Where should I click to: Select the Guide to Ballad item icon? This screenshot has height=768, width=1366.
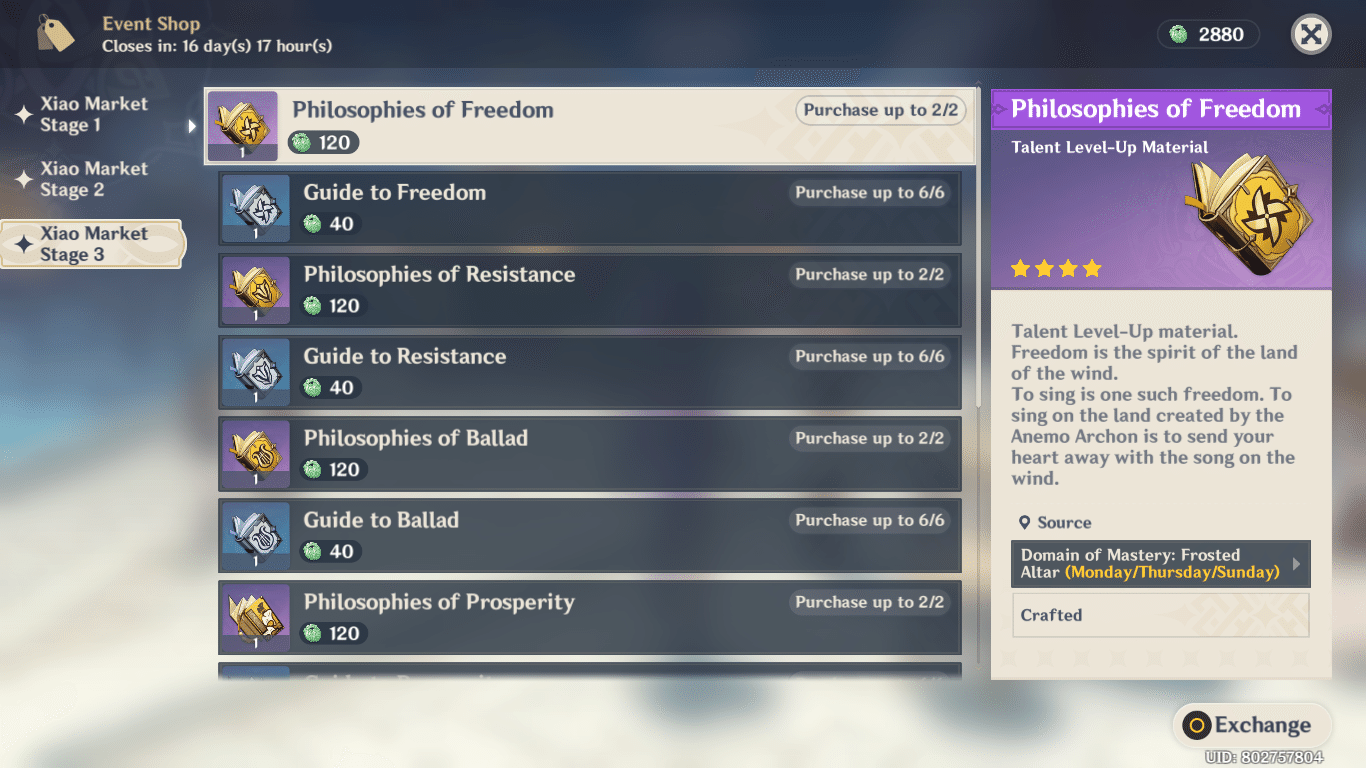pos(255,536)
